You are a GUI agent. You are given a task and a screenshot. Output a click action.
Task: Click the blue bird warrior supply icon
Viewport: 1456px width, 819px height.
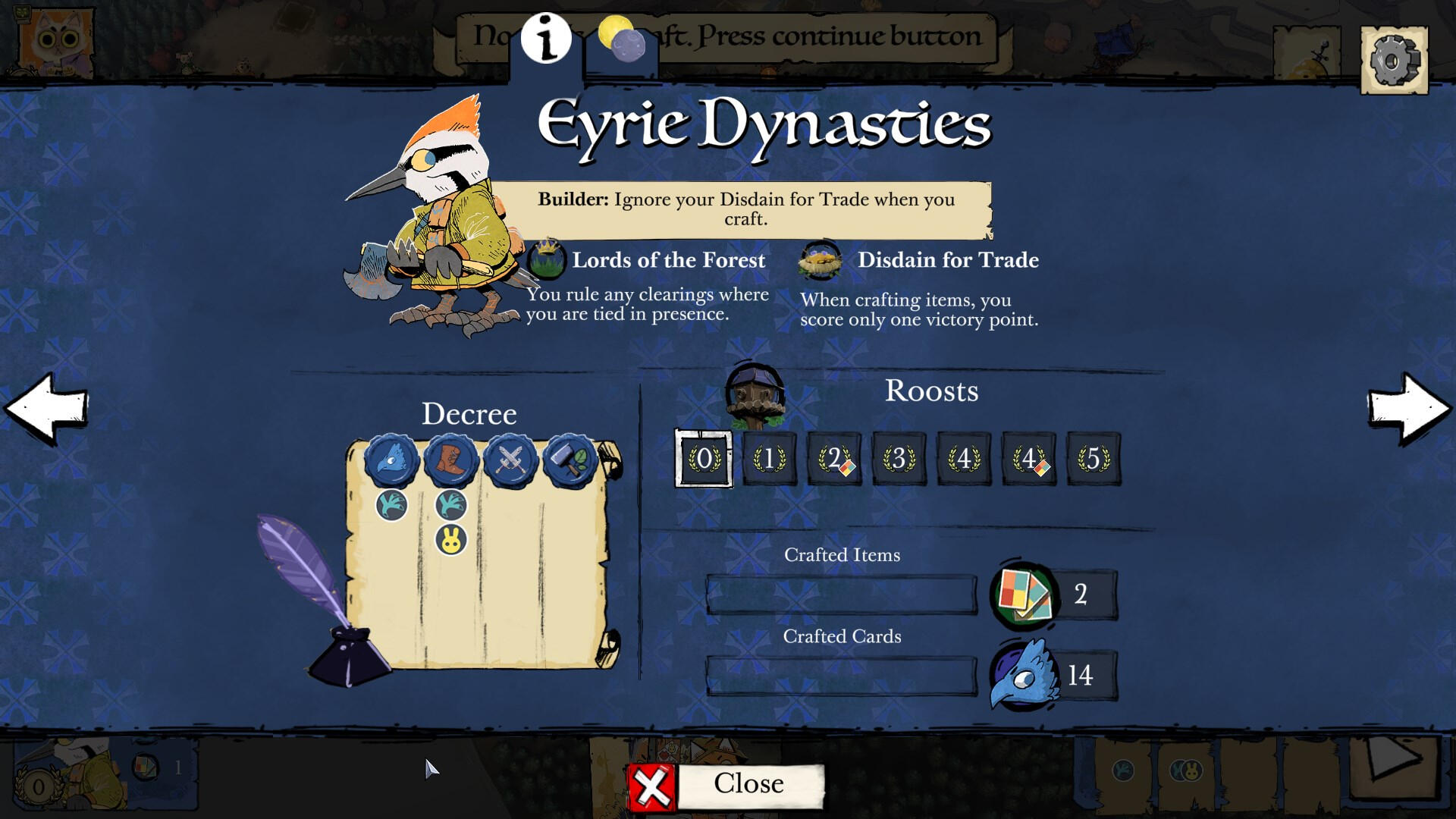coord(1025,675)
